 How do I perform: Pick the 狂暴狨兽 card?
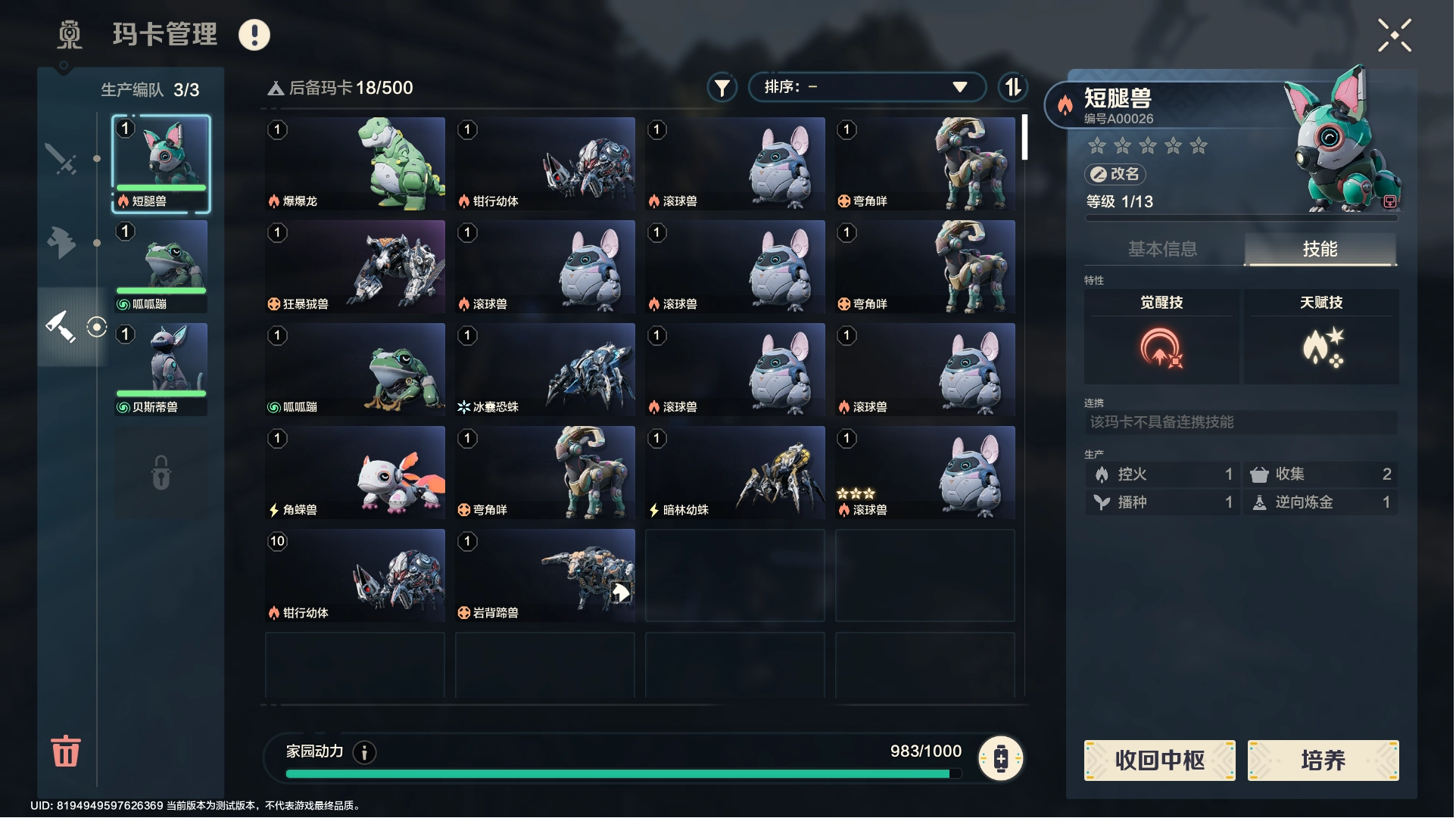pyautogui.click(x=355, y=266)
